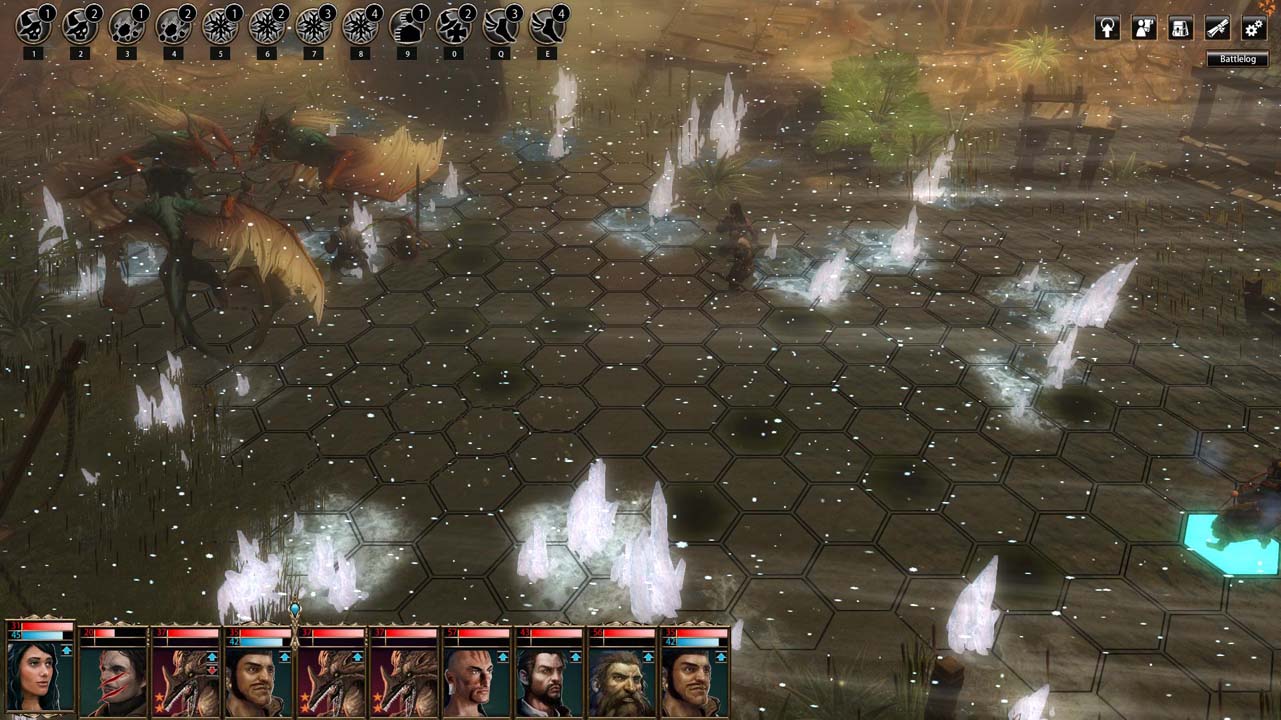Cast the level 1 snowflake spell
Image resolution: width=1281 pixels, height=720 pixels.
(219, 27)
